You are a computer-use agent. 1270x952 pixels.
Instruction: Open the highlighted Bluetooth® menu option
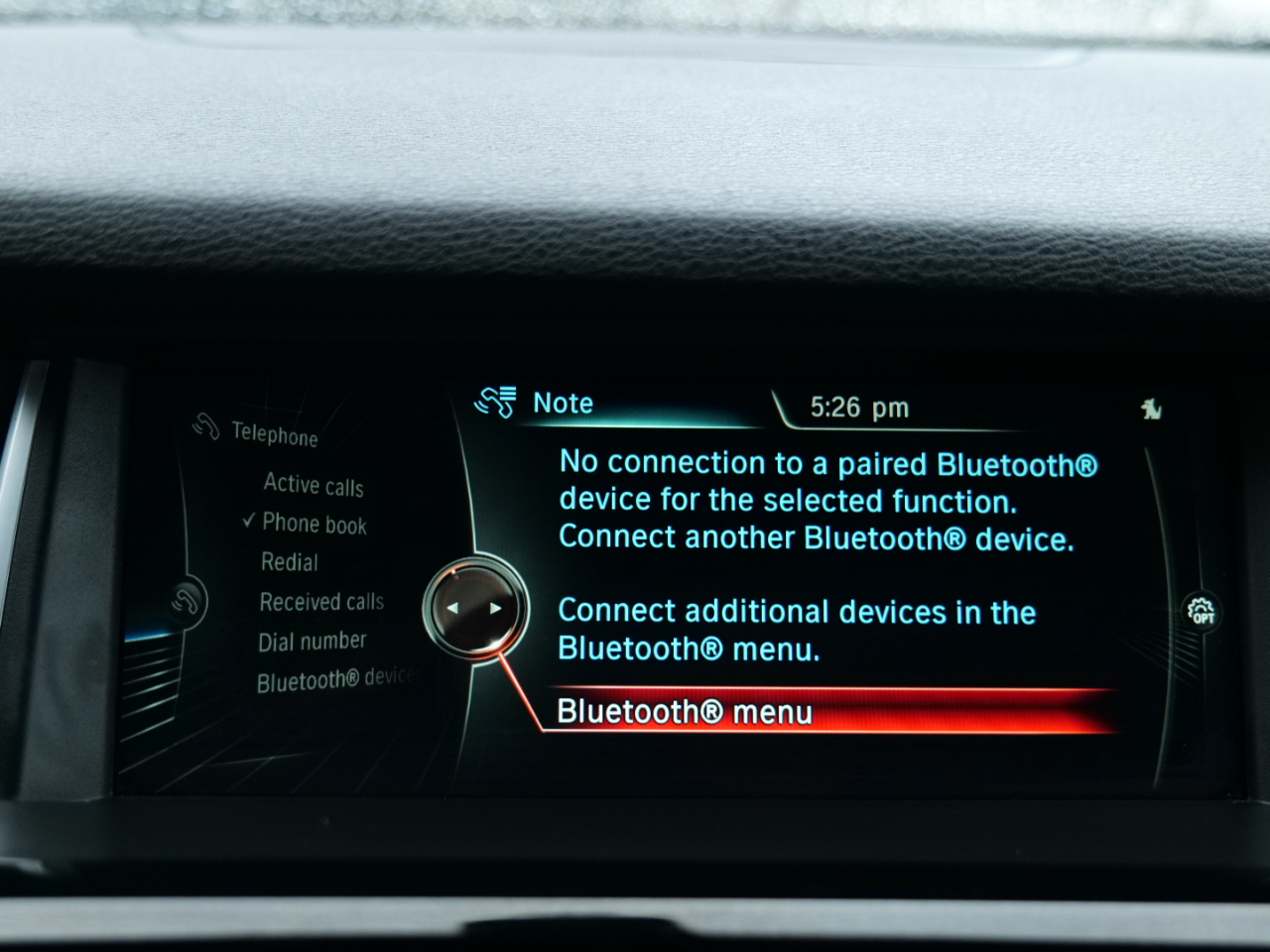[685, 712]
